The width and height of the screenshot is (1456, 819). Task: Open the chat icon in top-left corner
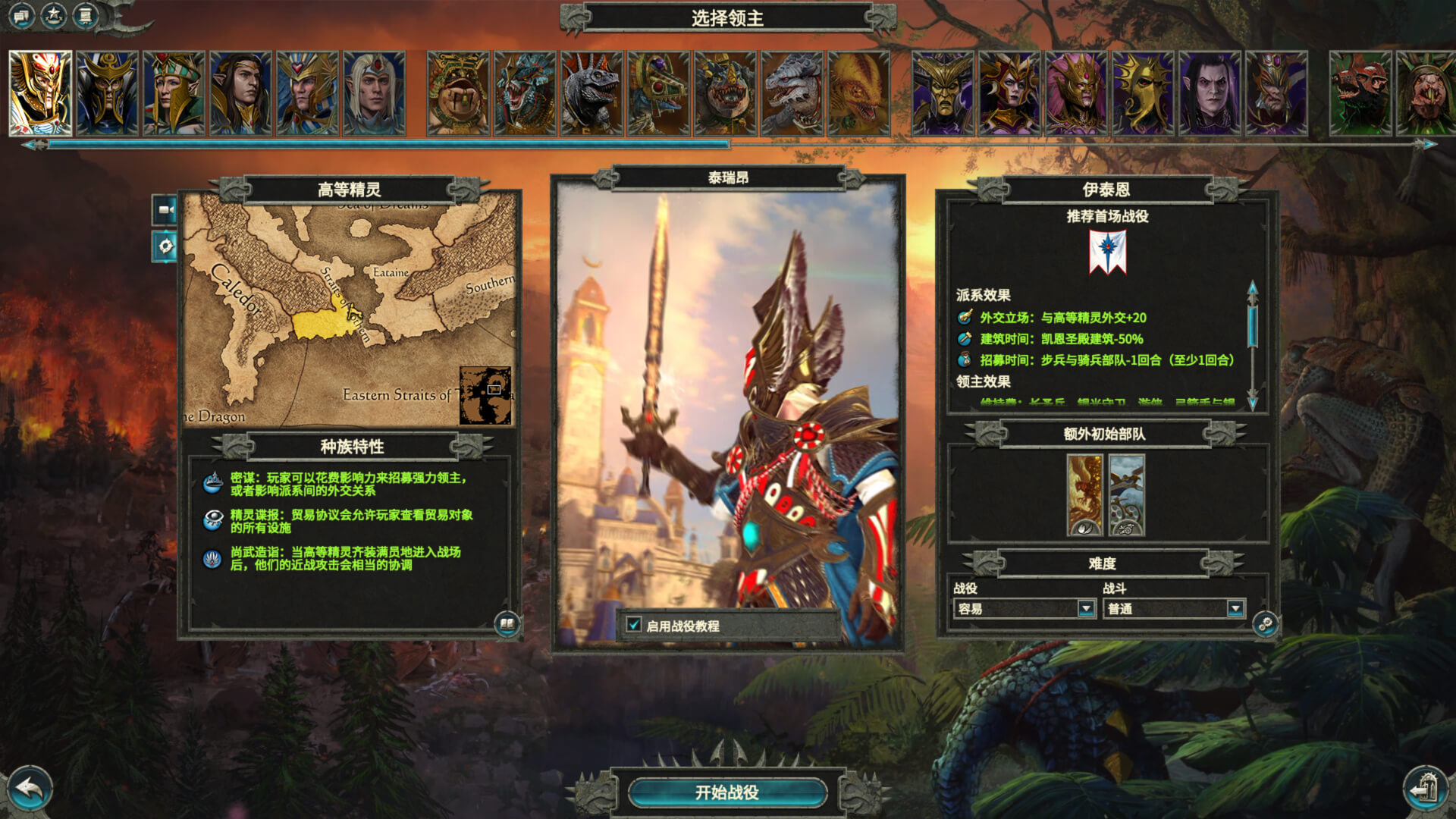[20, 15]
